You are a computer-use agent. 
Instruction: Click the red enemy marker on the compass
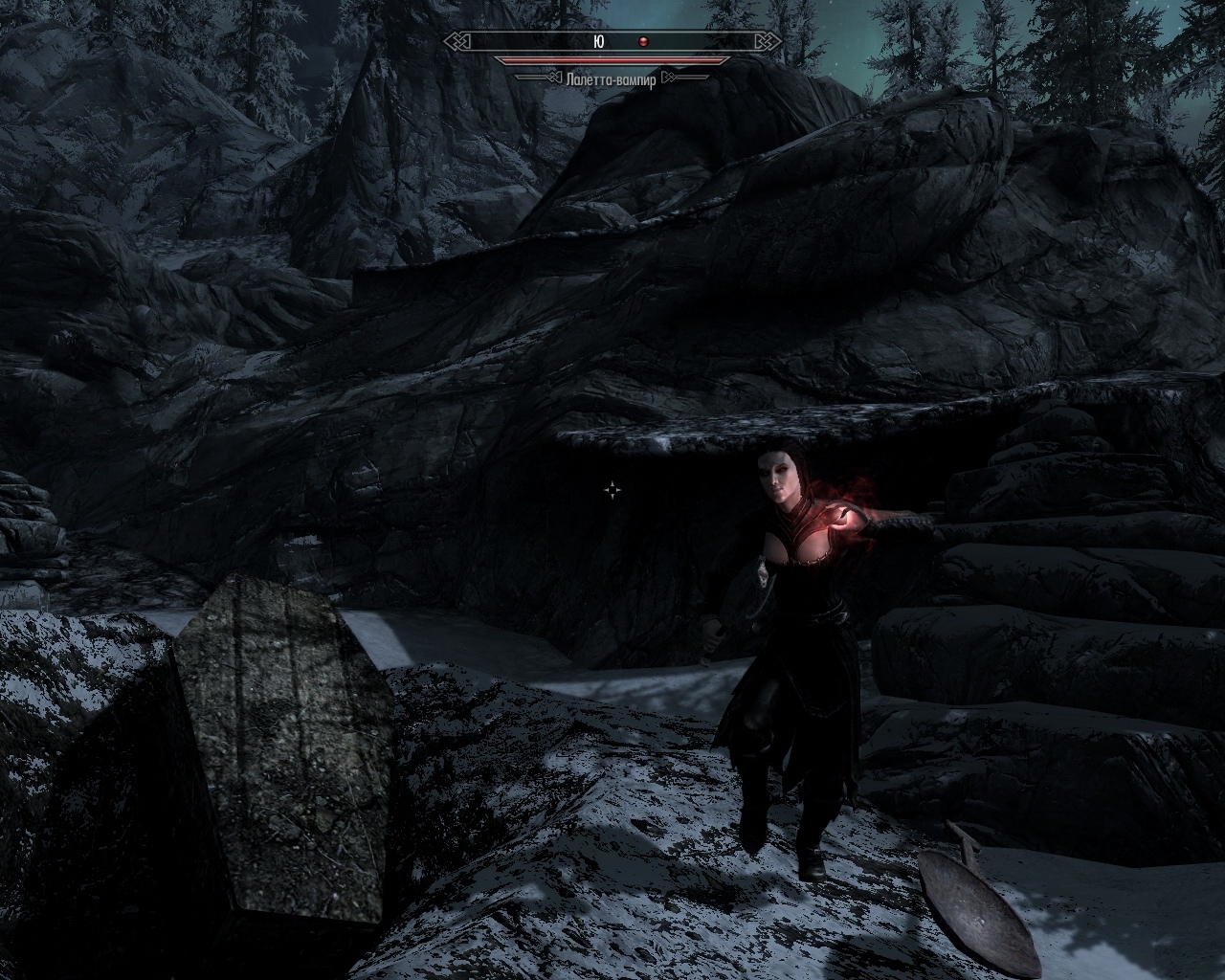click(x=644, y=42)
